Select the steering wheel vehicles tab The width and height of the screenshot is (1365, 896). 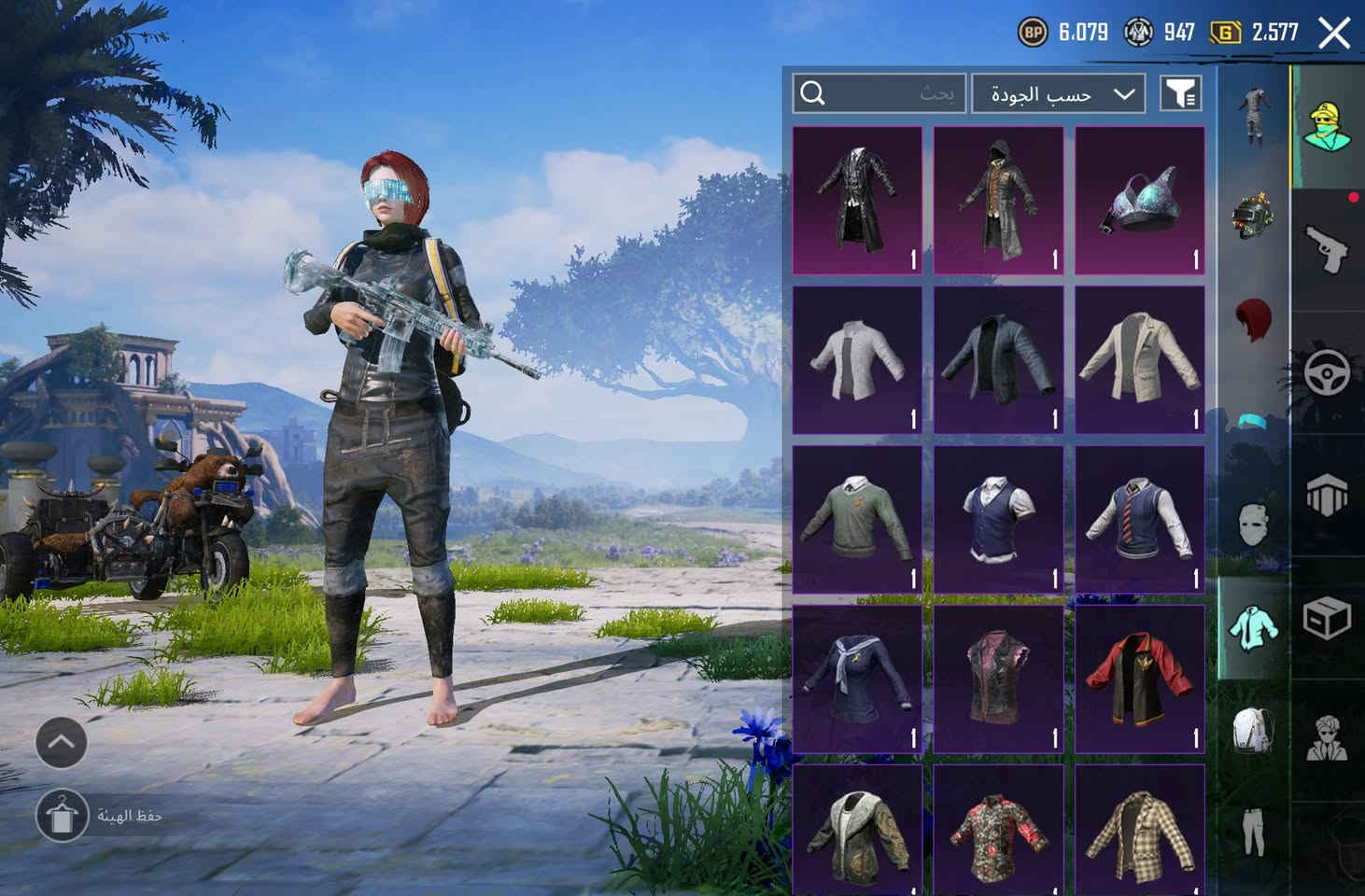[1327, 371]
